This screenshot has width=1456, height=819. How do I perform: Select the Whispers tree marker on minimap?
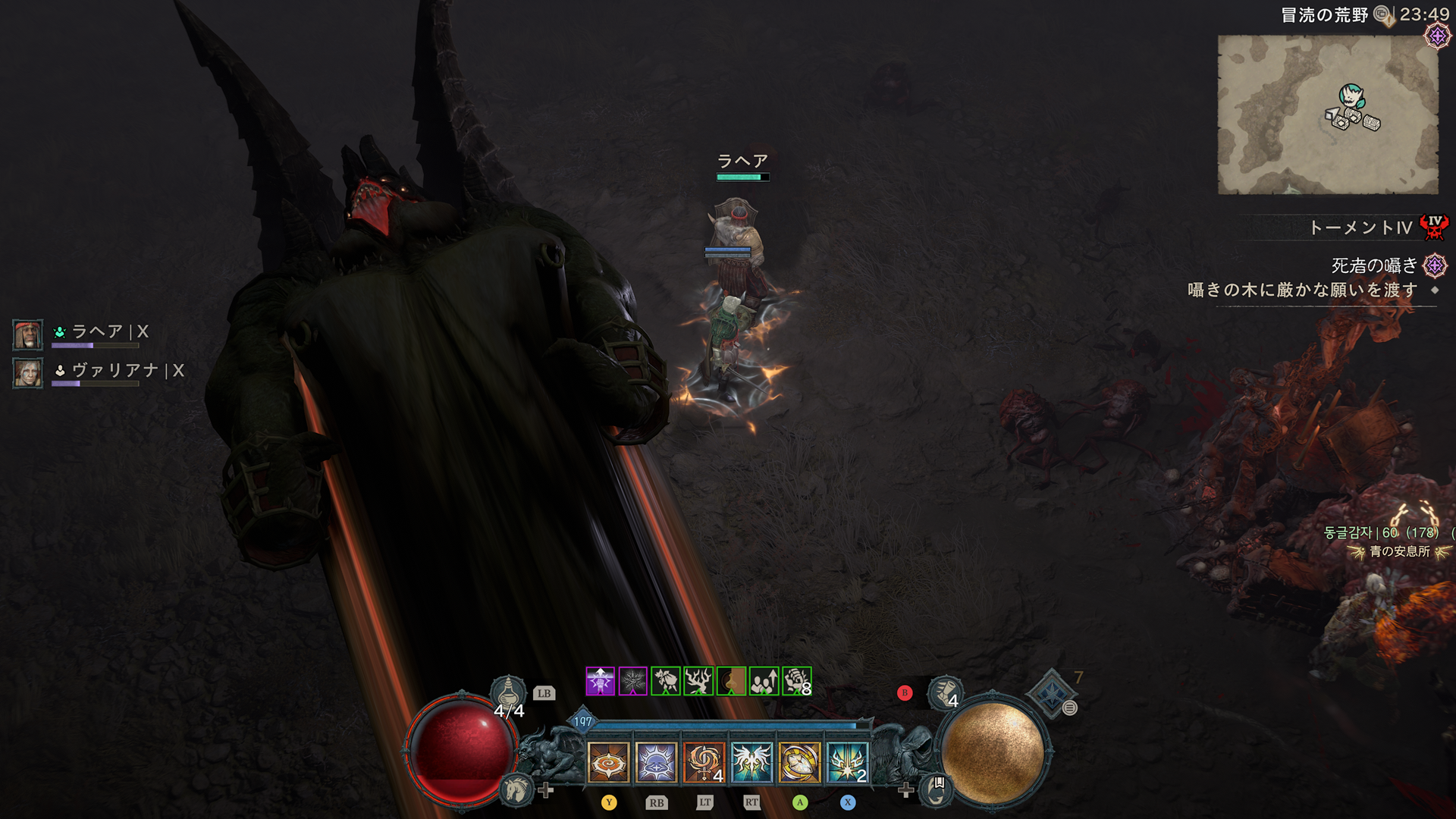1351,96
